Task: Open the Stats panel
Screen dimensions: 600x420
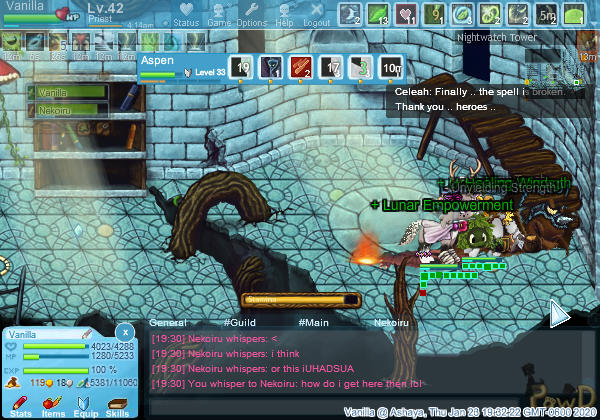Action: 21,405
